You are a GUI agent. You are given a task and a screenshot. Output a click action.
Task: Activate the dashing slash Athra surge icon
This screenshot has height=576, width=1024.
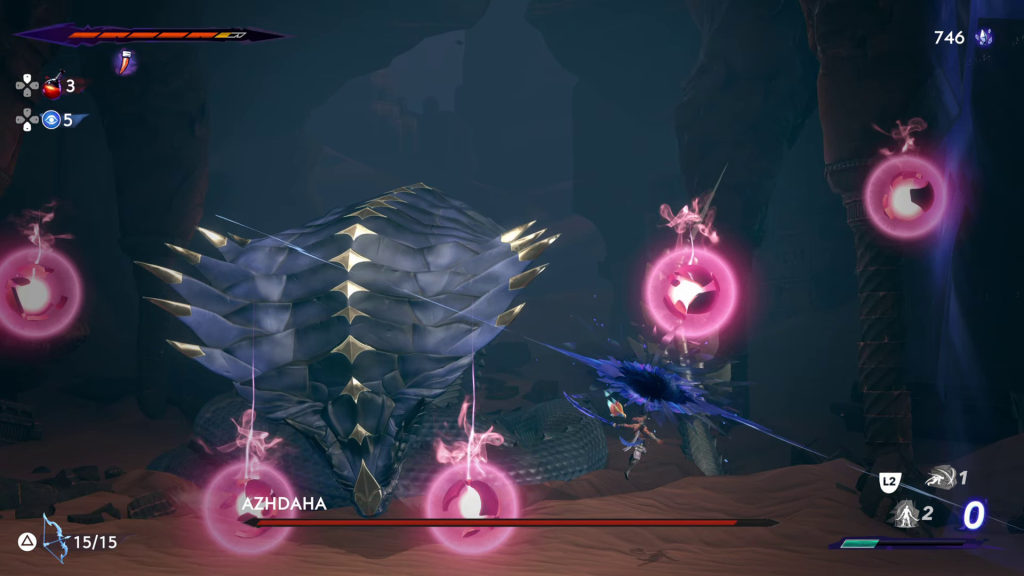coord(940,478)
